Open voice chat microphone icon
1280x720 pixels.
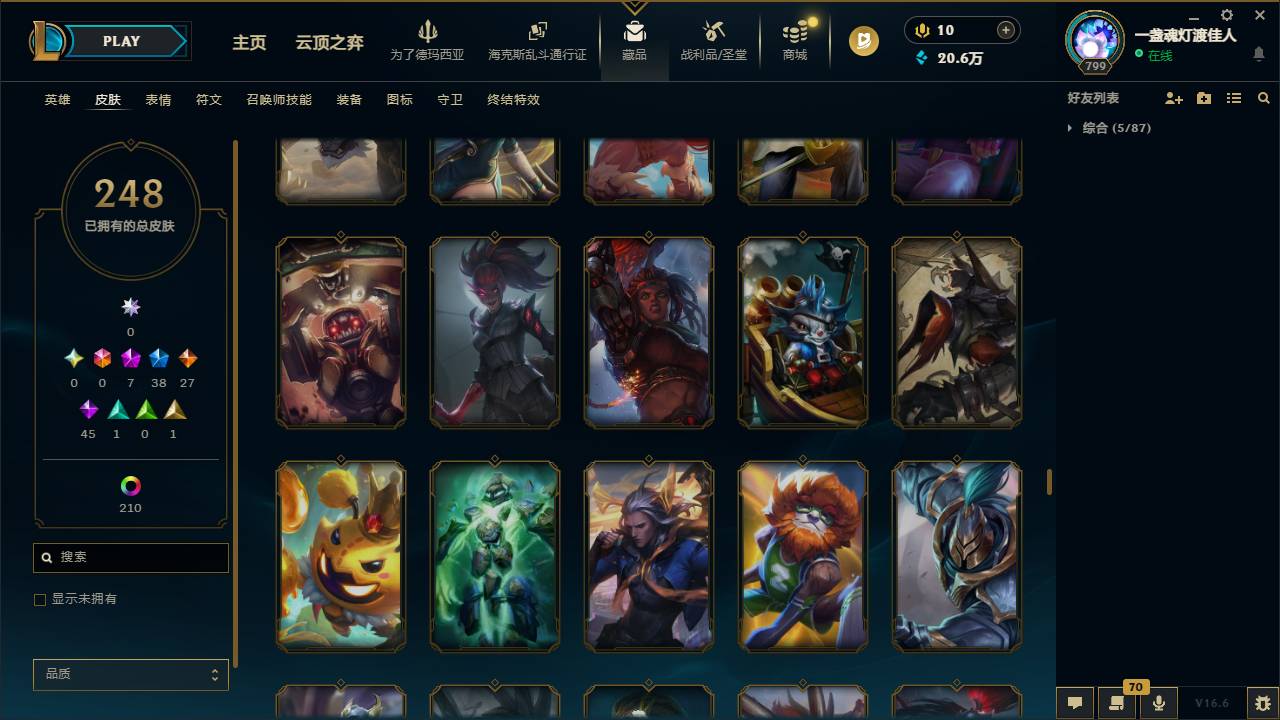click(1157, 703)
